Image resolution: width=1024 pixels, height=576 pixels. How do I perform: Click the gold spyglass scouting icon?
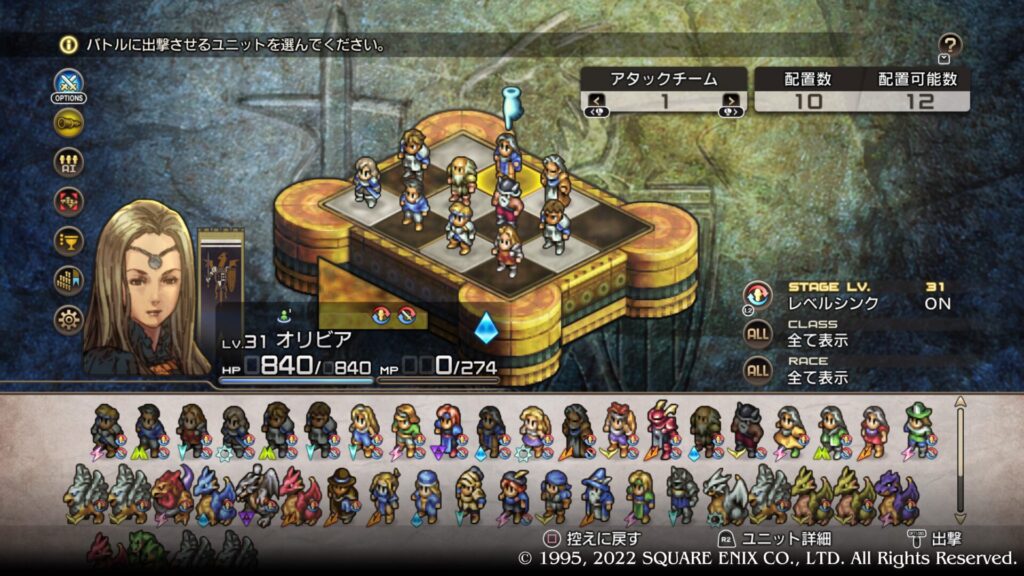pyautogui.click(x=69, y=123)
